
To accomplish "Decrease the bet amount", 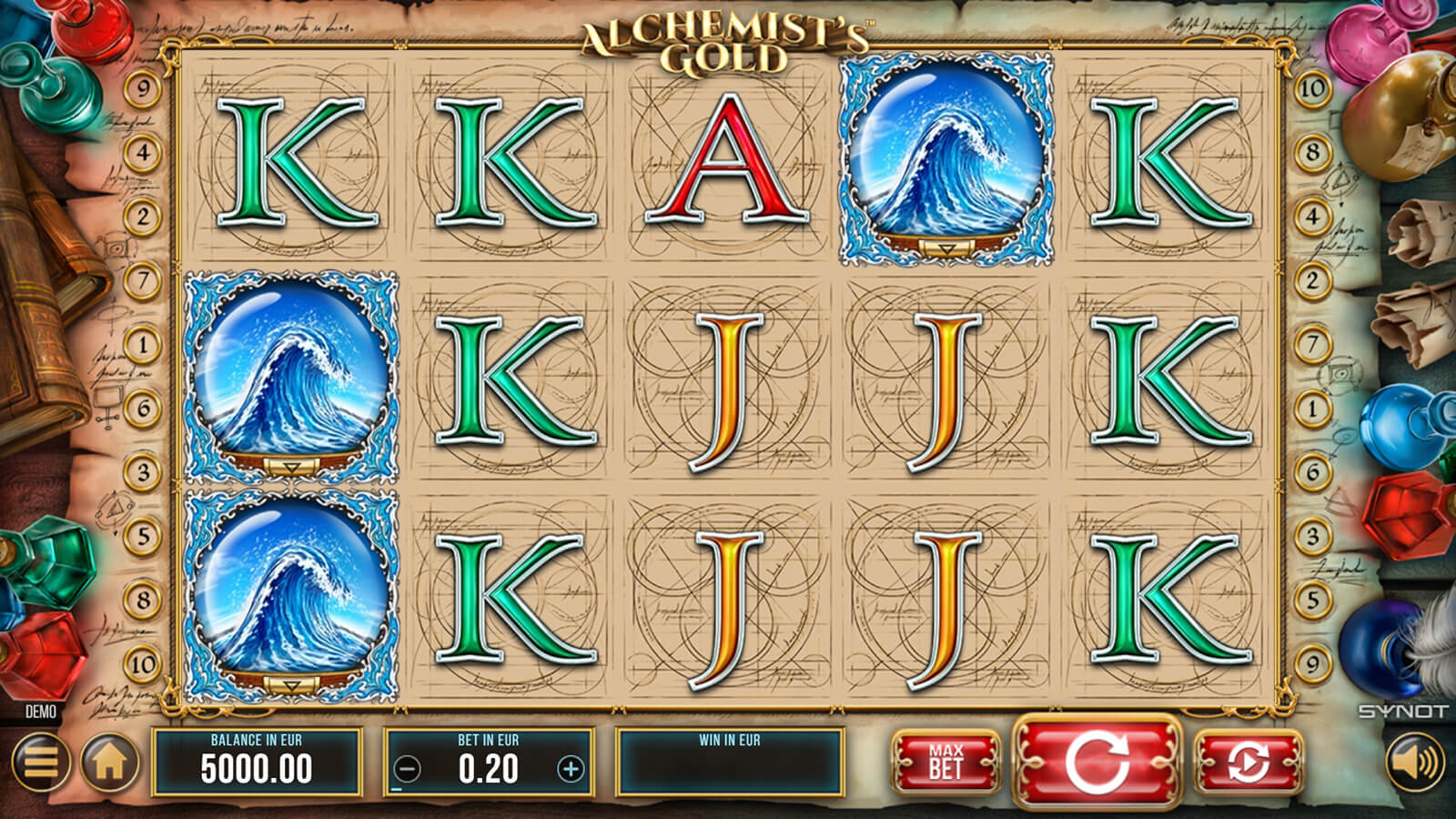I will pyautogui.click(x=407, y=770).
